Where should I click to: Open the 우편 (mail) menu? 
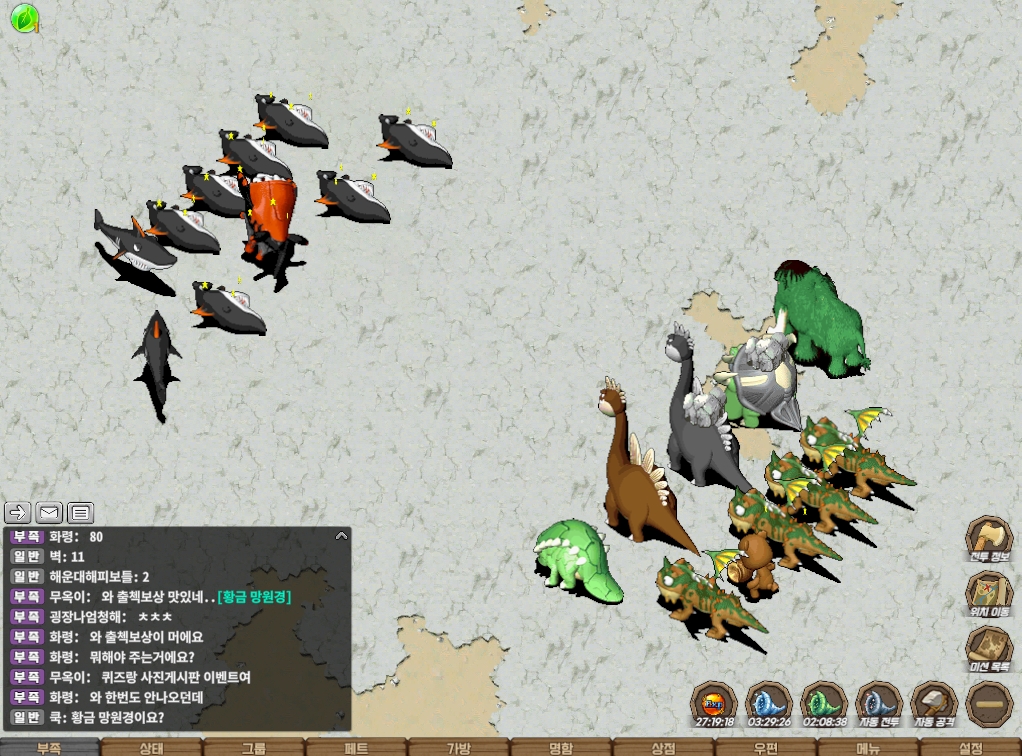pyautogui.click(x=766, y=747)
